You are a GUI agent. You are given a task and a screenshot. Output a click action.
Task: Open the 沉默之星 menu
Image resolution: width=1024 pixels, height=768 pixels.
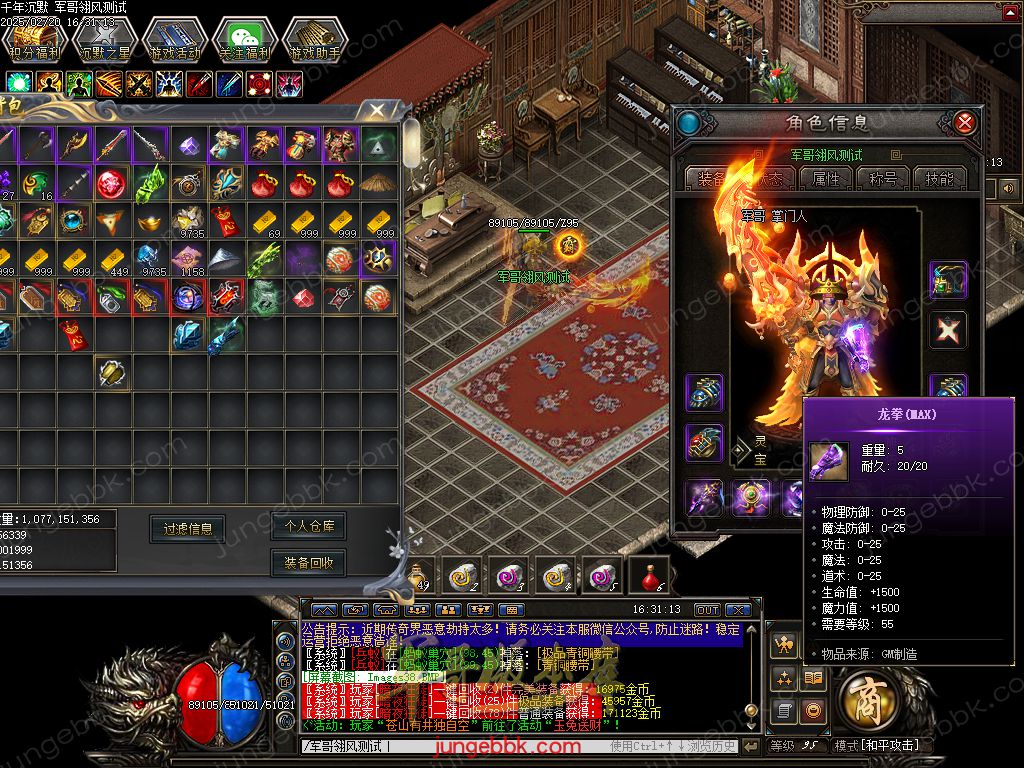click(104, 40)
